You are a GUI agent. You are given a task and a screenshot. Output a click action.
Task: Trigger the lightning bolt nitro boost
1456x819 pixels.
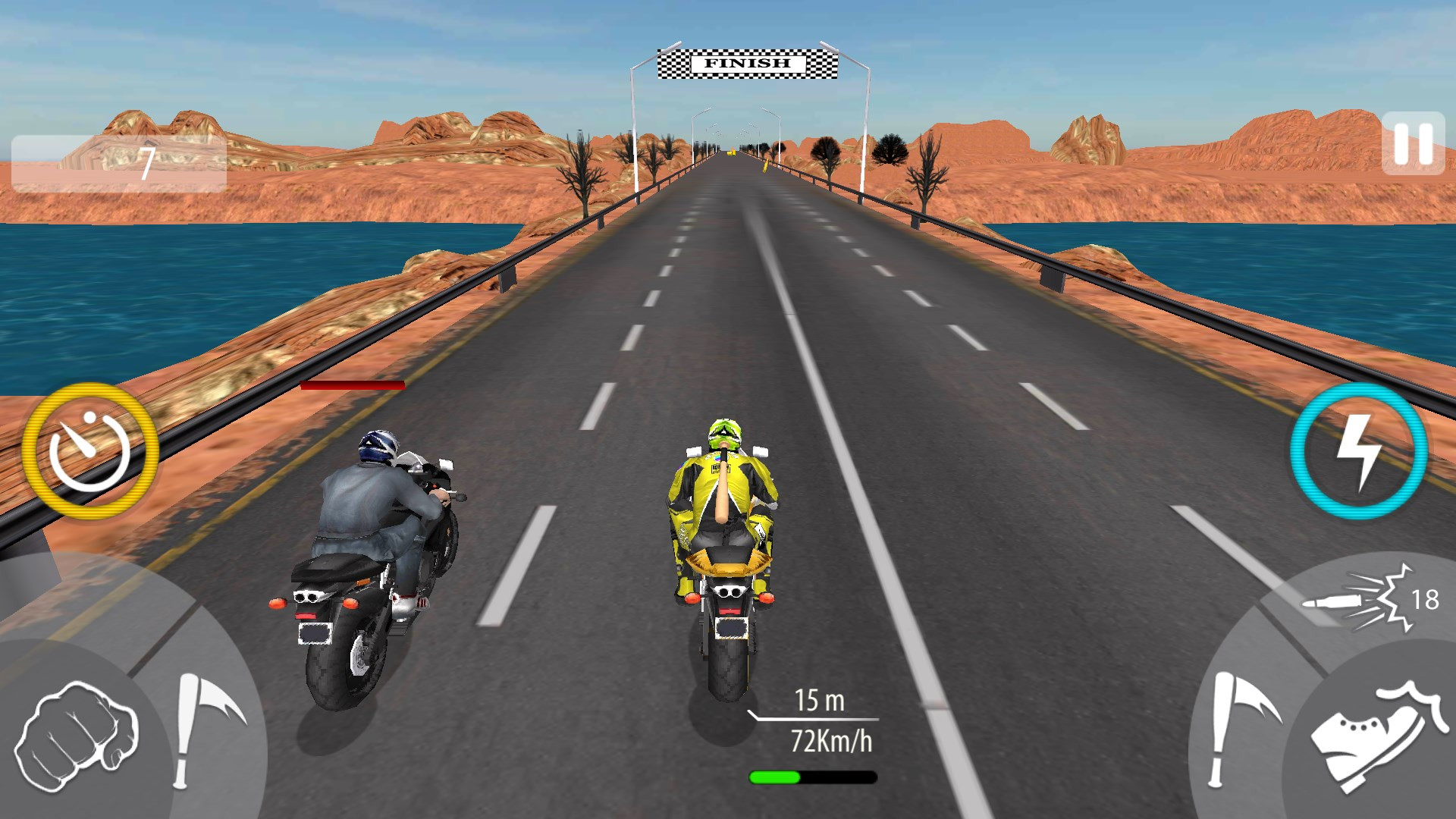(1359, 450)
